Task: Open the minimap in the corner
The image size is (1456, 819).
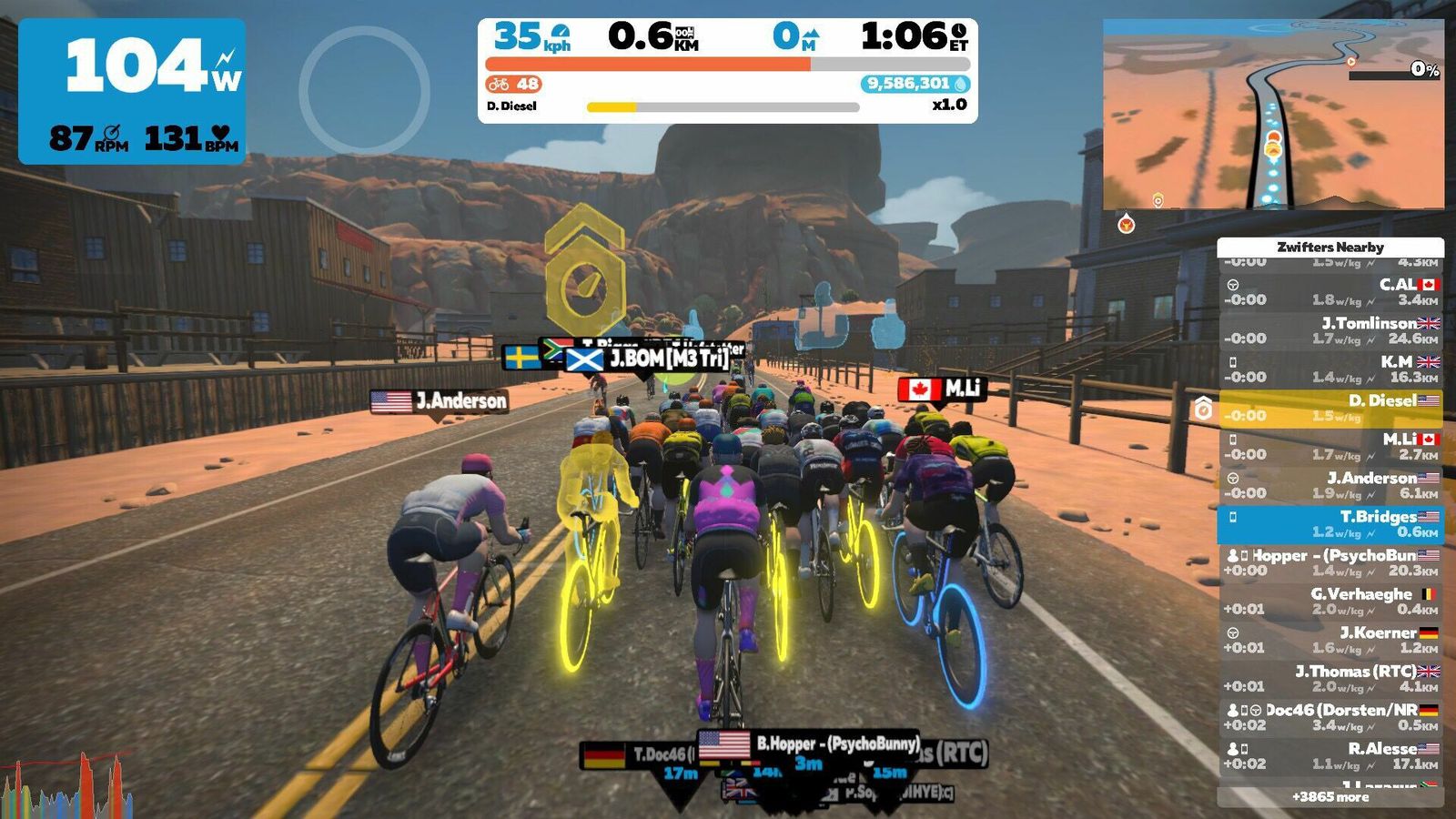Action: pyautogui.click(x=1273, y=115)
